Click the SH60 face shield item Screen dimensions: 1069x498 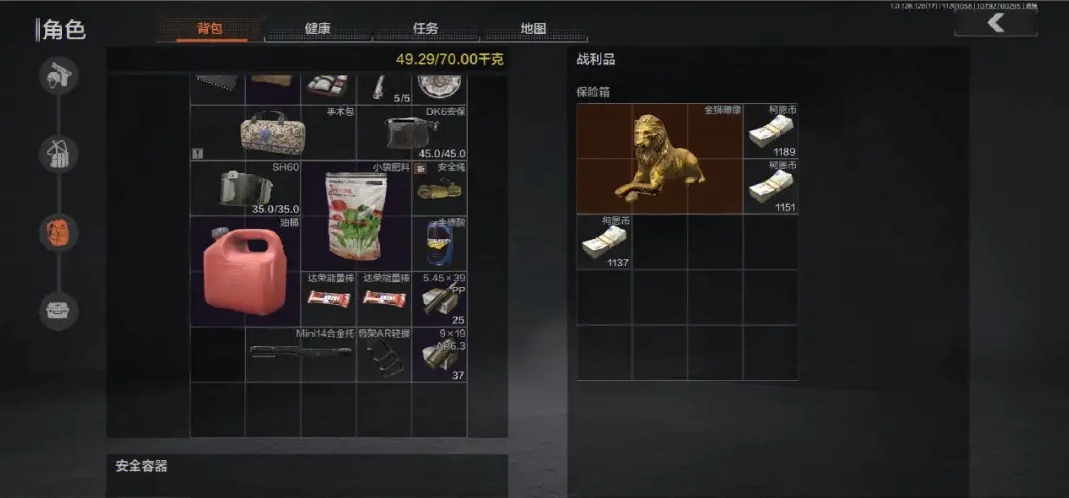245,188
